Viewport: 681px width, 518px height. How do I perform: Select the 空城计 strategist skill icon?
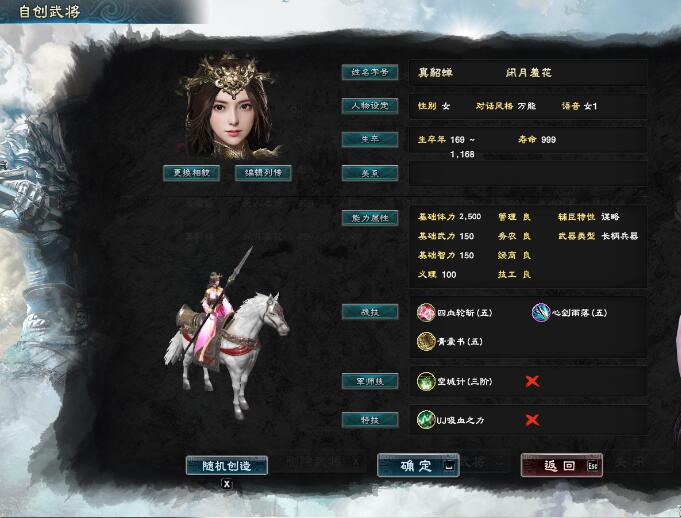tap(426, 381)
